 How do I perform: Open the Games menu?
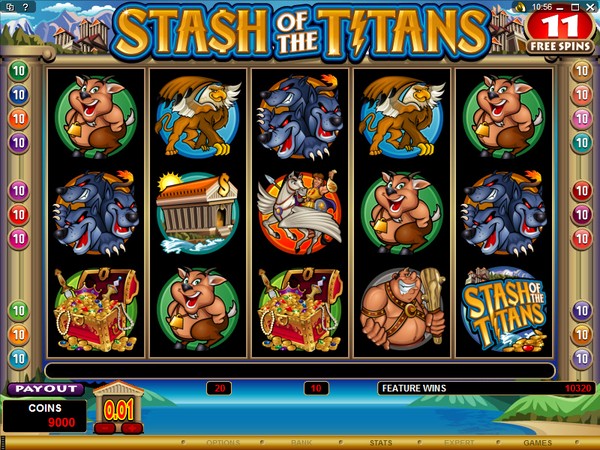pos(537,441)
